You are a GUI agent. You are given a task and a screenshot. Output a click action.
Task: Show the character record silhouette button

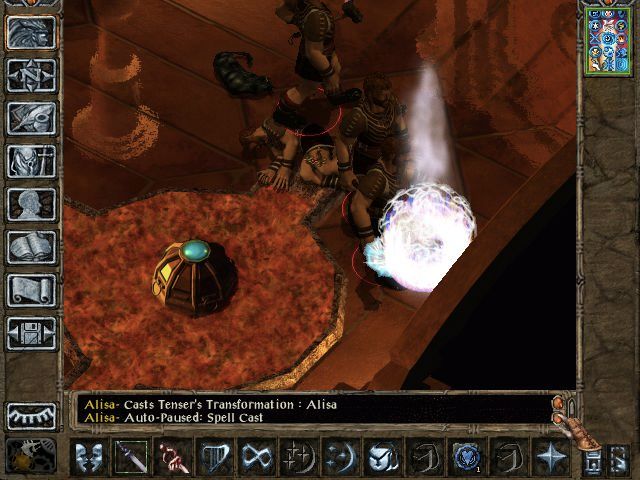31,203
